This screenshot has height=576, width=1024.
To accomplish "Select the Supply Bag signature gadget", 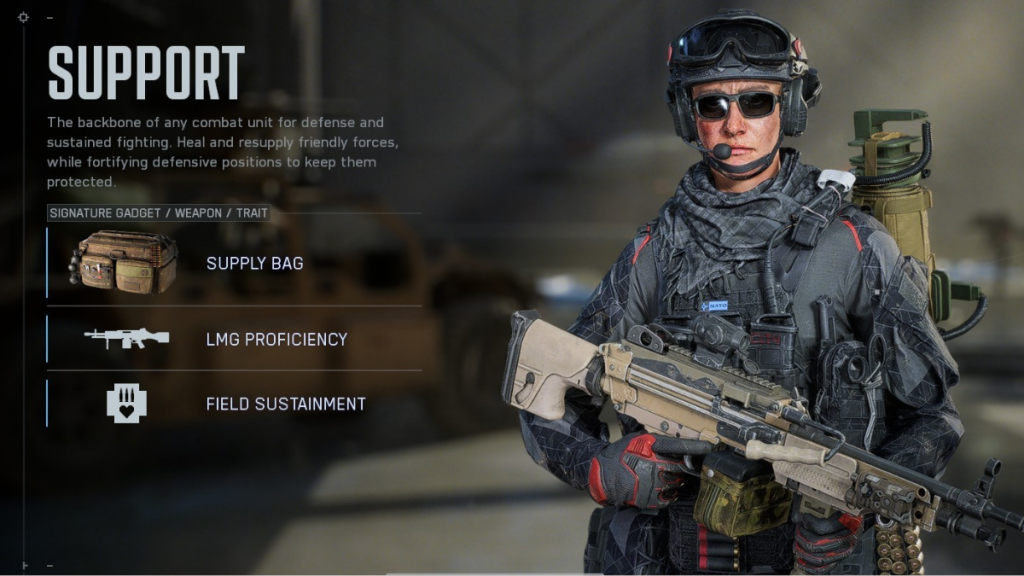I will [233, 263].
